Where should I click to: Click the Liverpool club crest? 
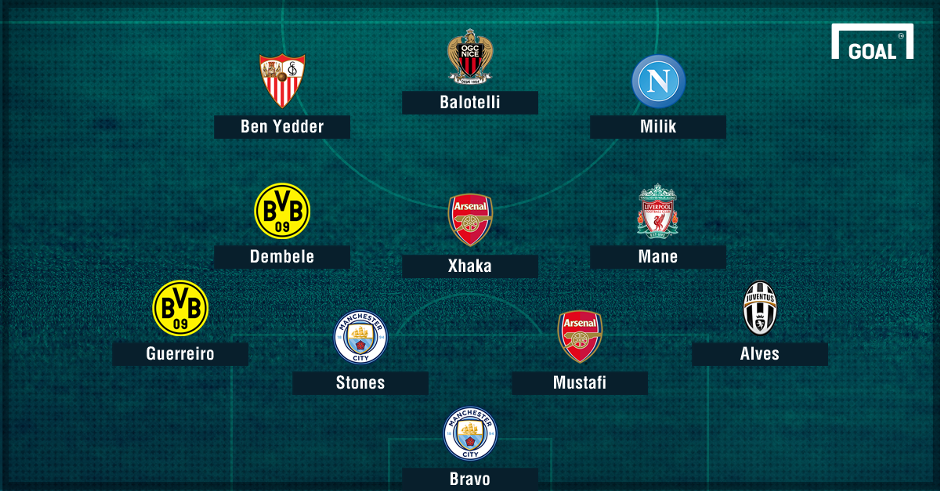tap(658, 211)
